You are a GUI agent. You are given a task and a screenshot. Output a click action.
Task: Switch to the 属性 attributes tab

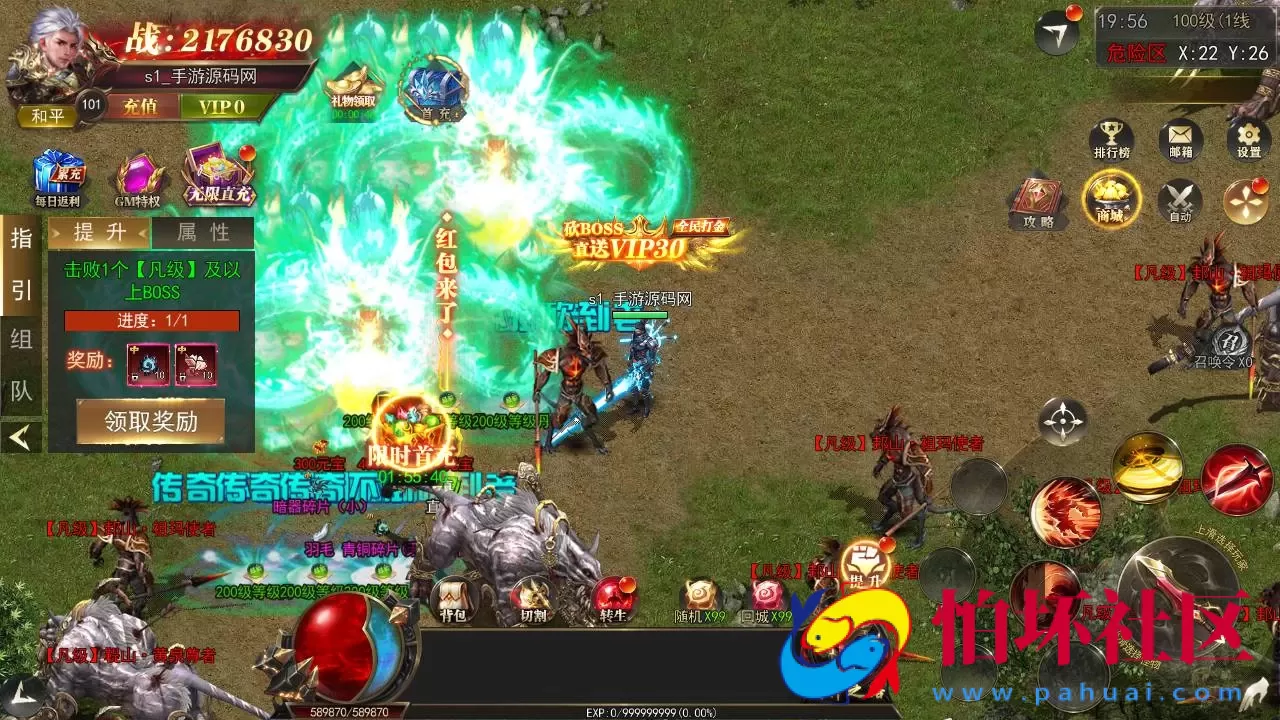[200, 233]
